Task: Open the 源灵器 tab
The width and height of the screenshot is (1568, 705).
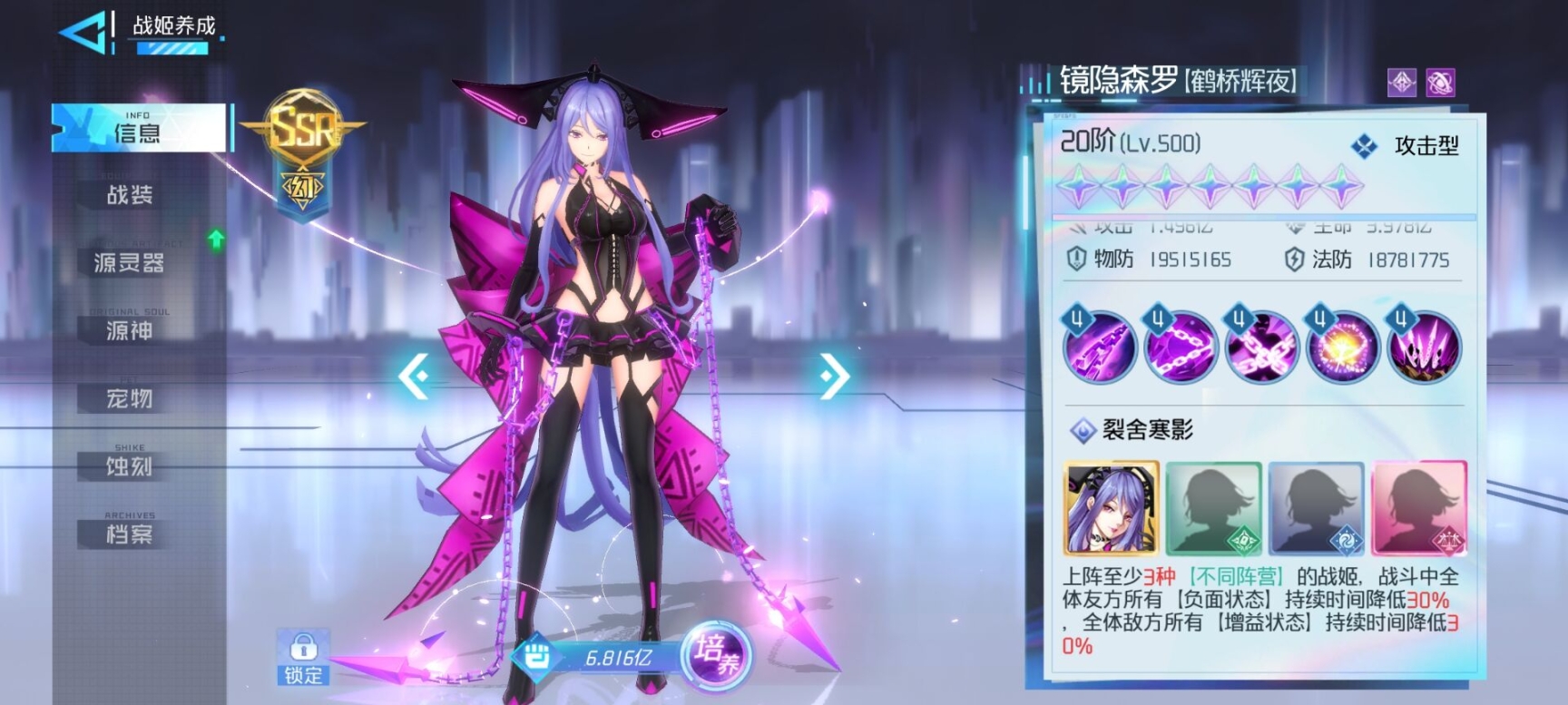Action: 130,263
